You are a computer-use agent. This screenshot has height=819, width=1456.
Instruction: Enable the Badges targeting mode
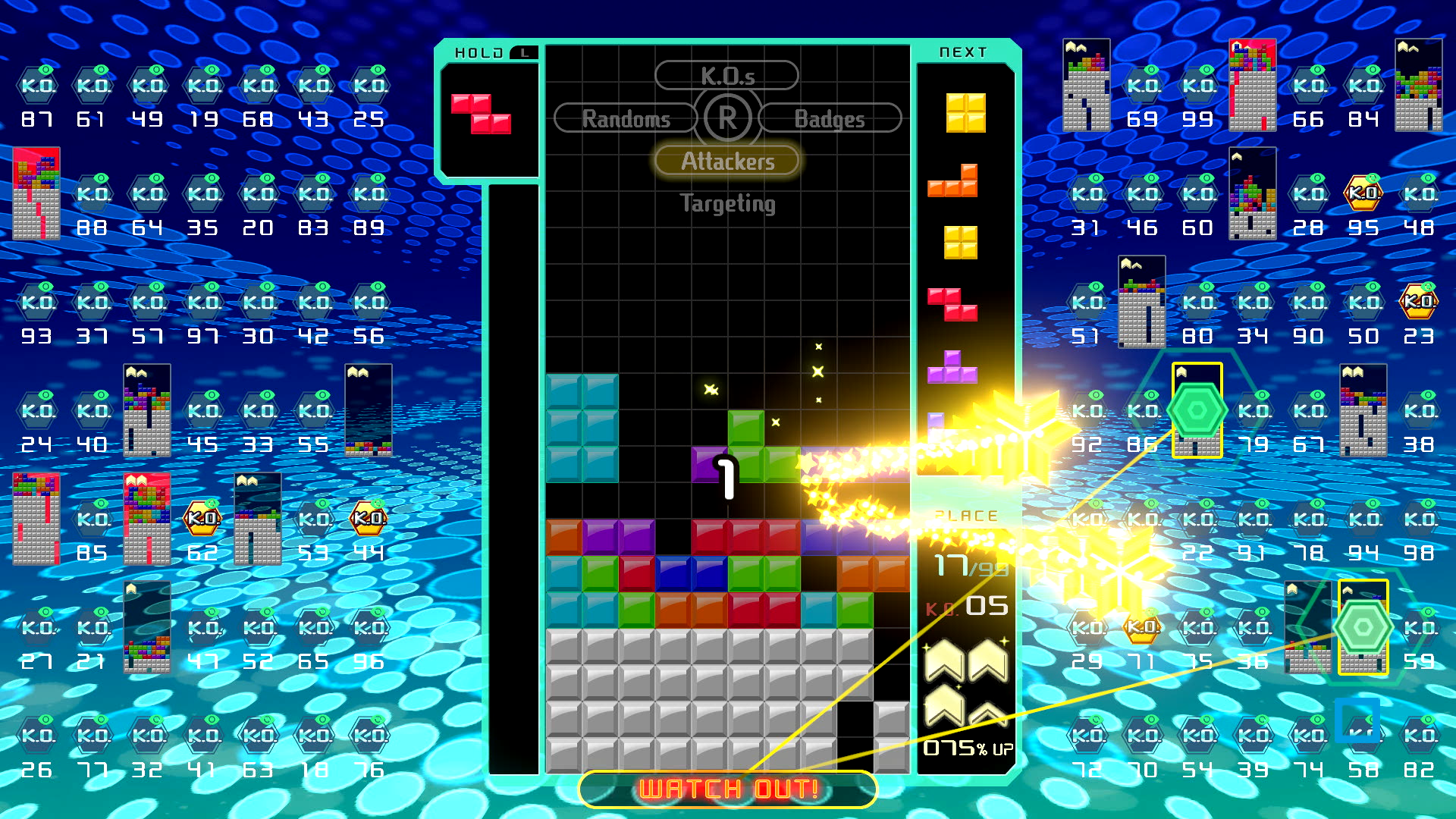pyautogui.click(x=830, y=118)
